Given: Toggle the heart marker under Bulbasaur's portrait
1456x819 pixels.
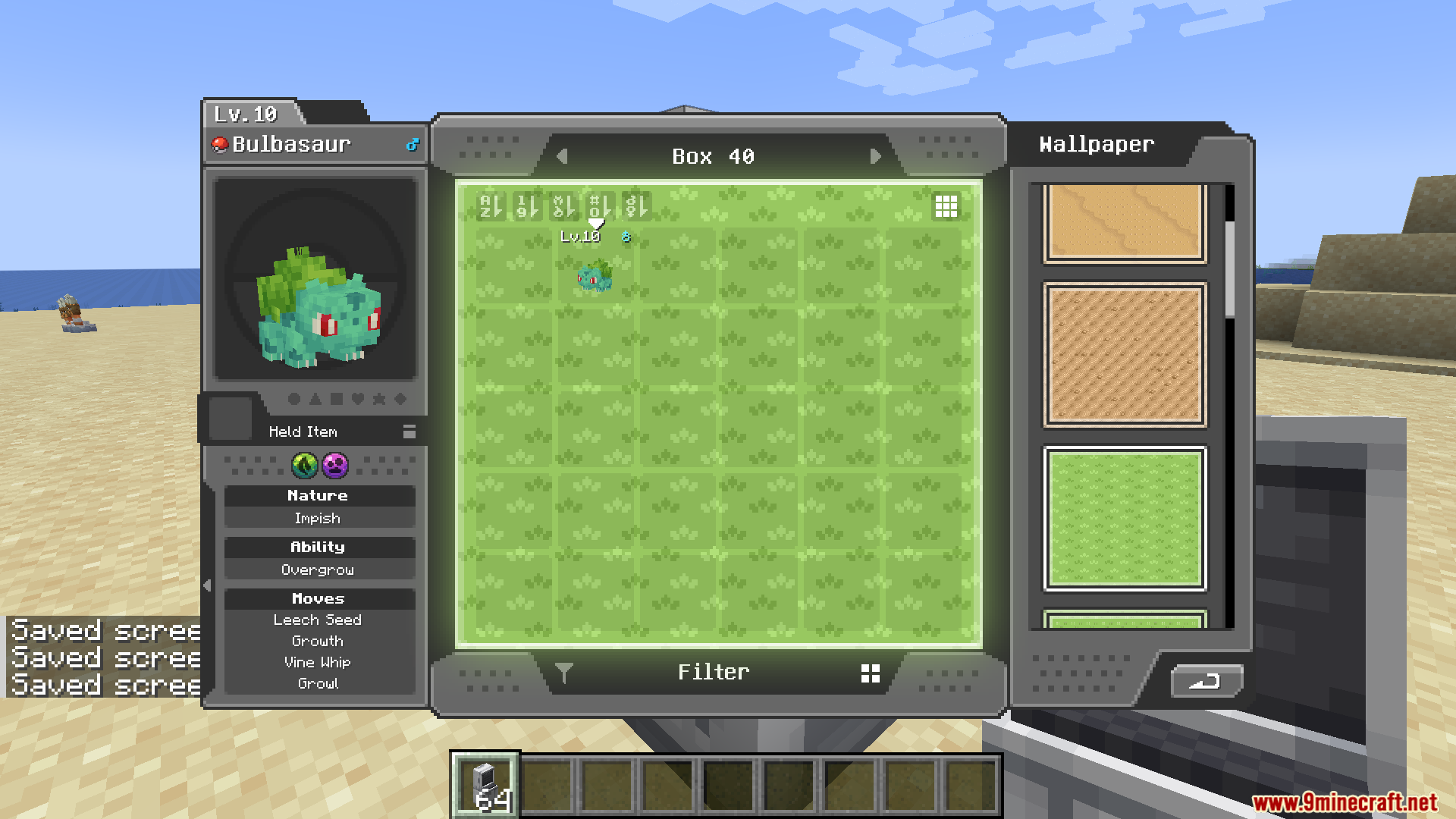Looking at the screenshot, I should point(357,399).
